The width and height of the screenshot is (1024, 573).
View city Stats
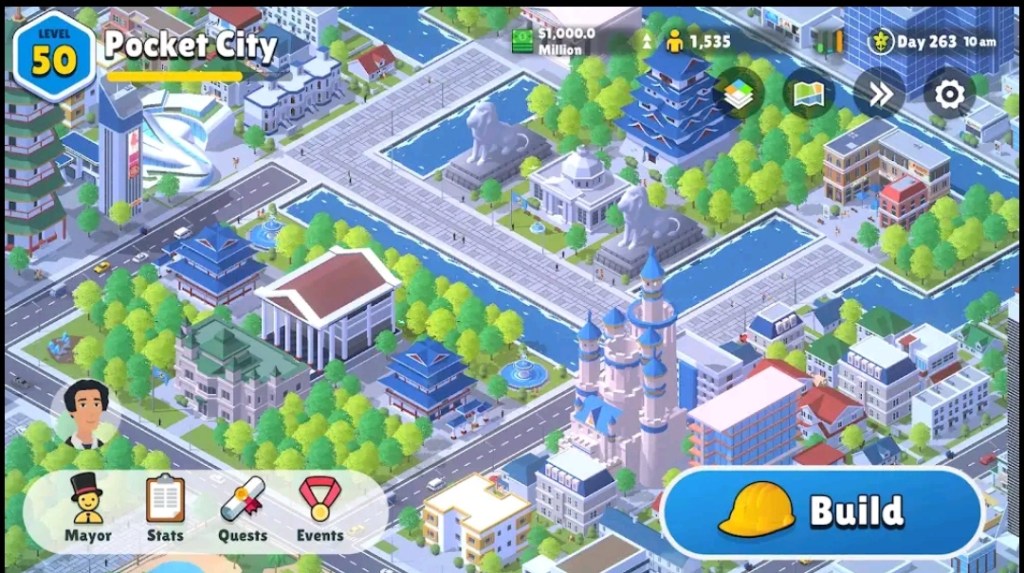tap(165, 508)
